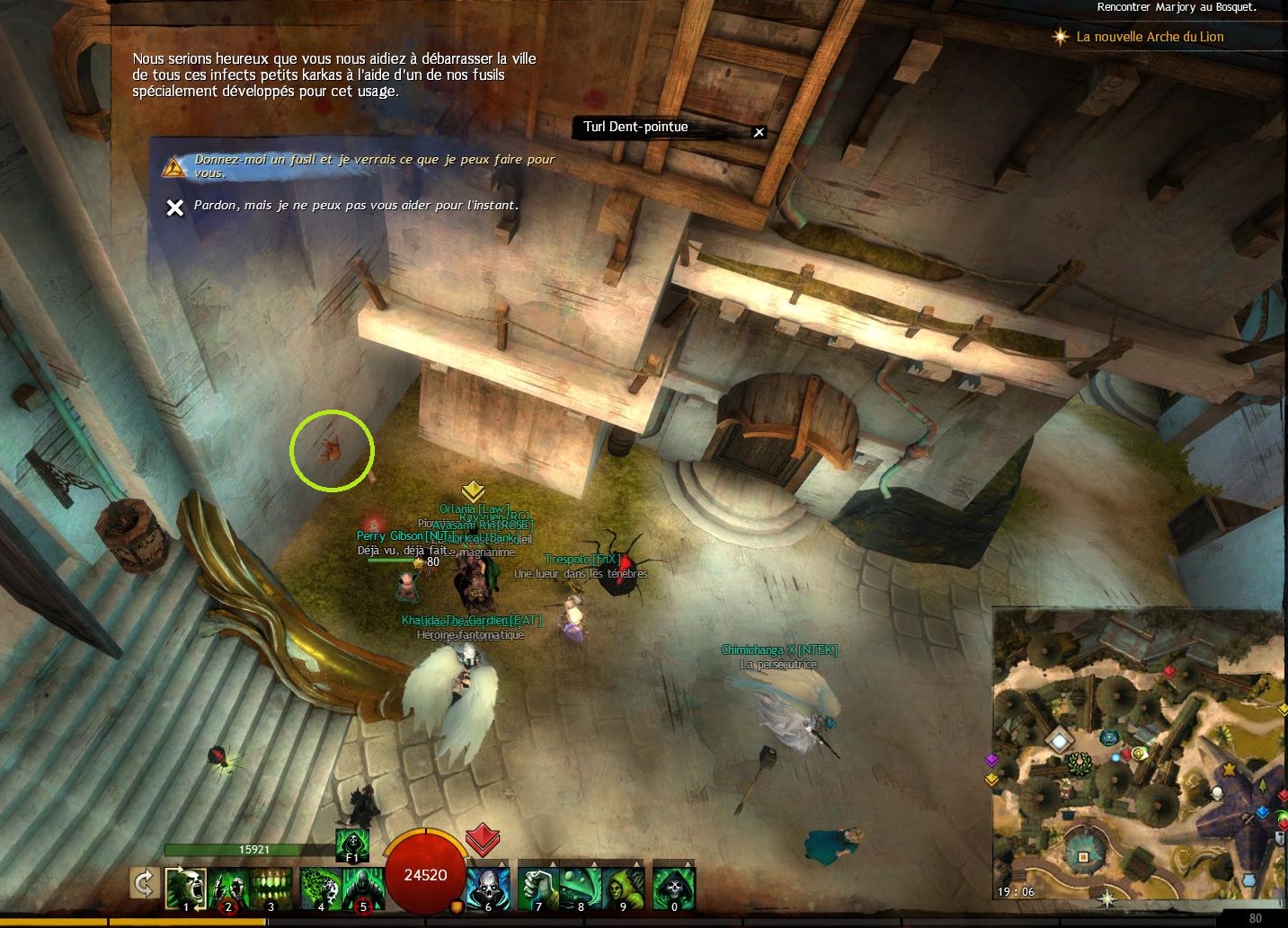Decline with the 'Pardon, mais je ne peux pas' reply
Image resolution: width=1288 pixels, height=928 pixels.
pos(355,206)
